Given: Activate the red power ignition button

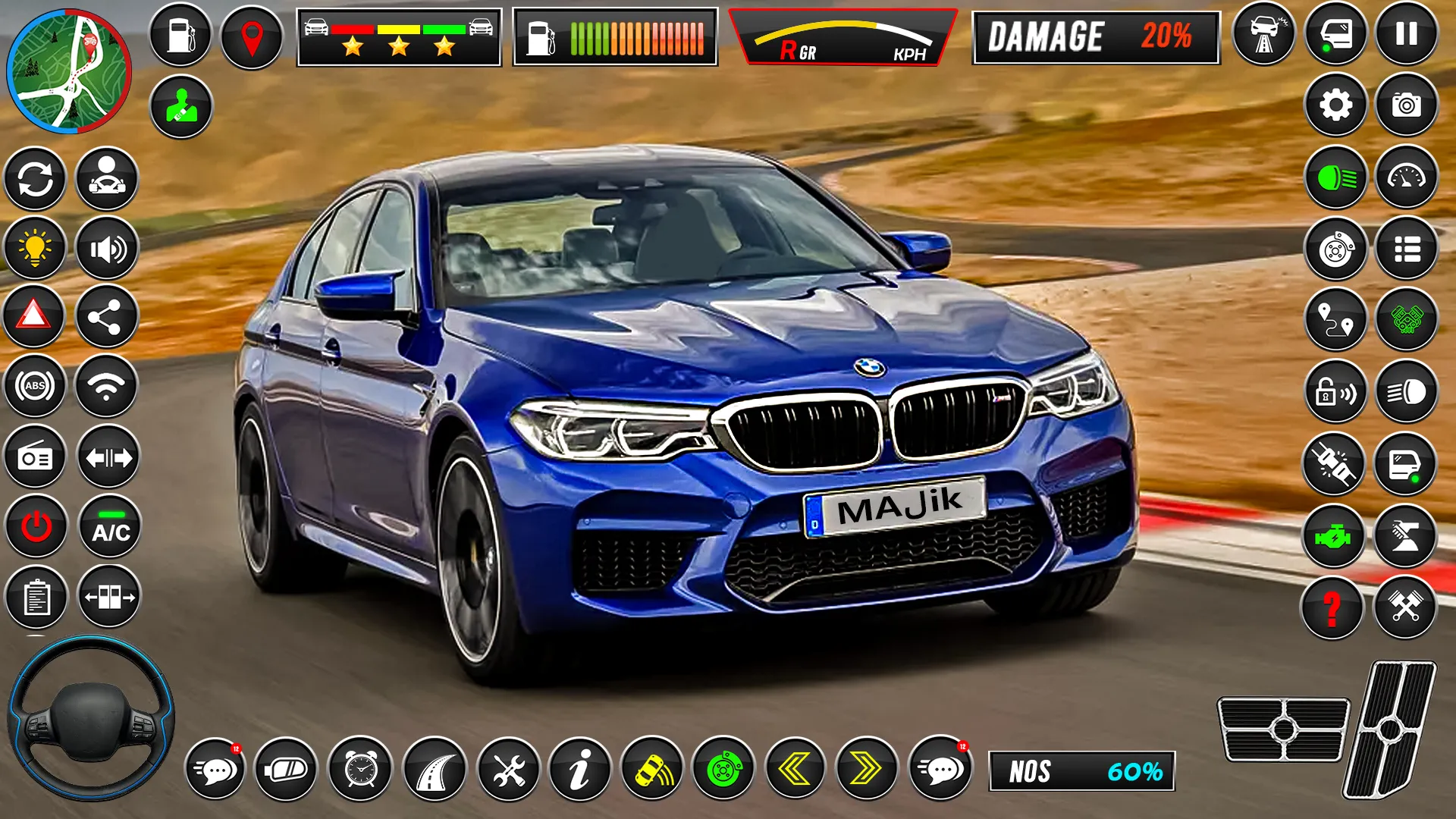Looking at the screenshot, I should pyautogui.click(x=36, y=527).
